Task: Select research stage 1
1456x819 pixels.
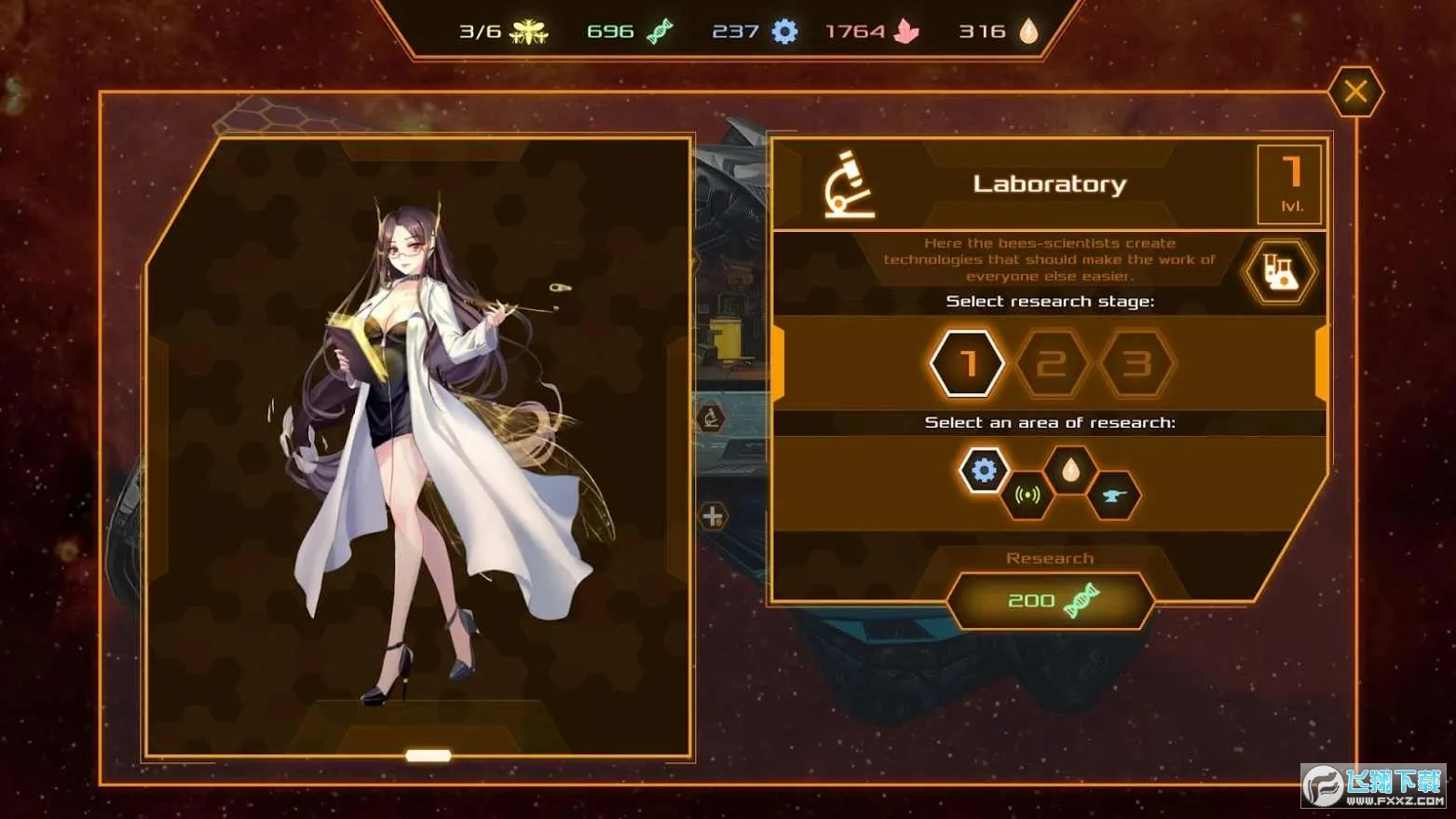Action: (x=967, y=363)
